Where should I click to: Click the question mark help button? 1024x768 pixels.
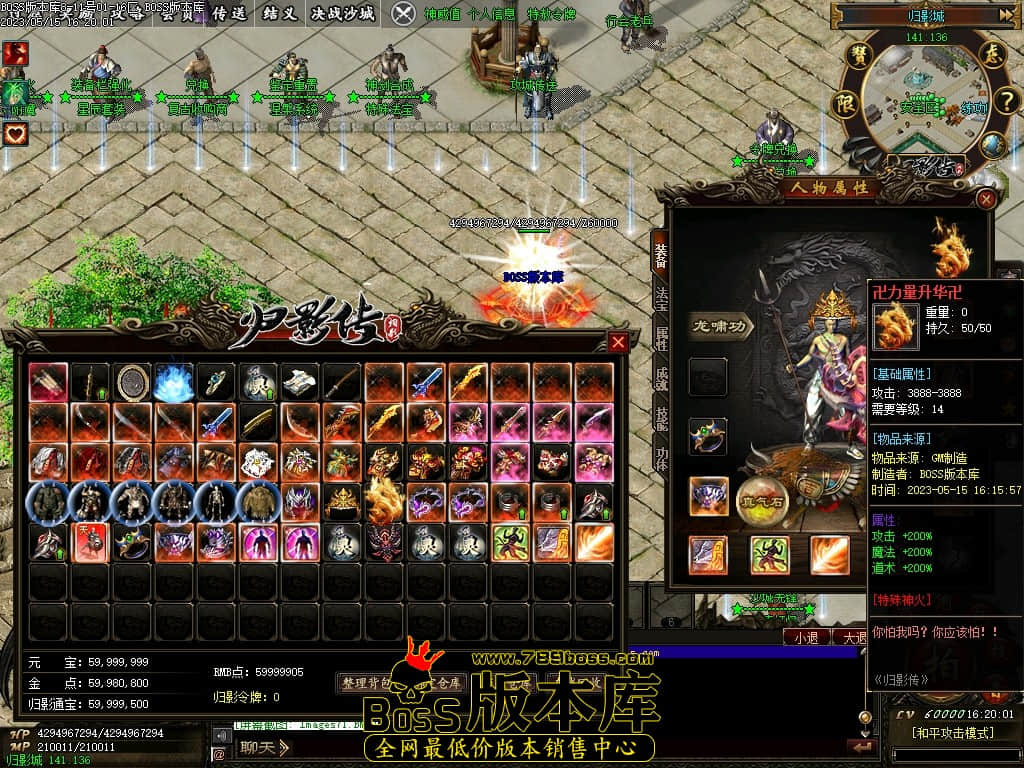coord(1006,99)
